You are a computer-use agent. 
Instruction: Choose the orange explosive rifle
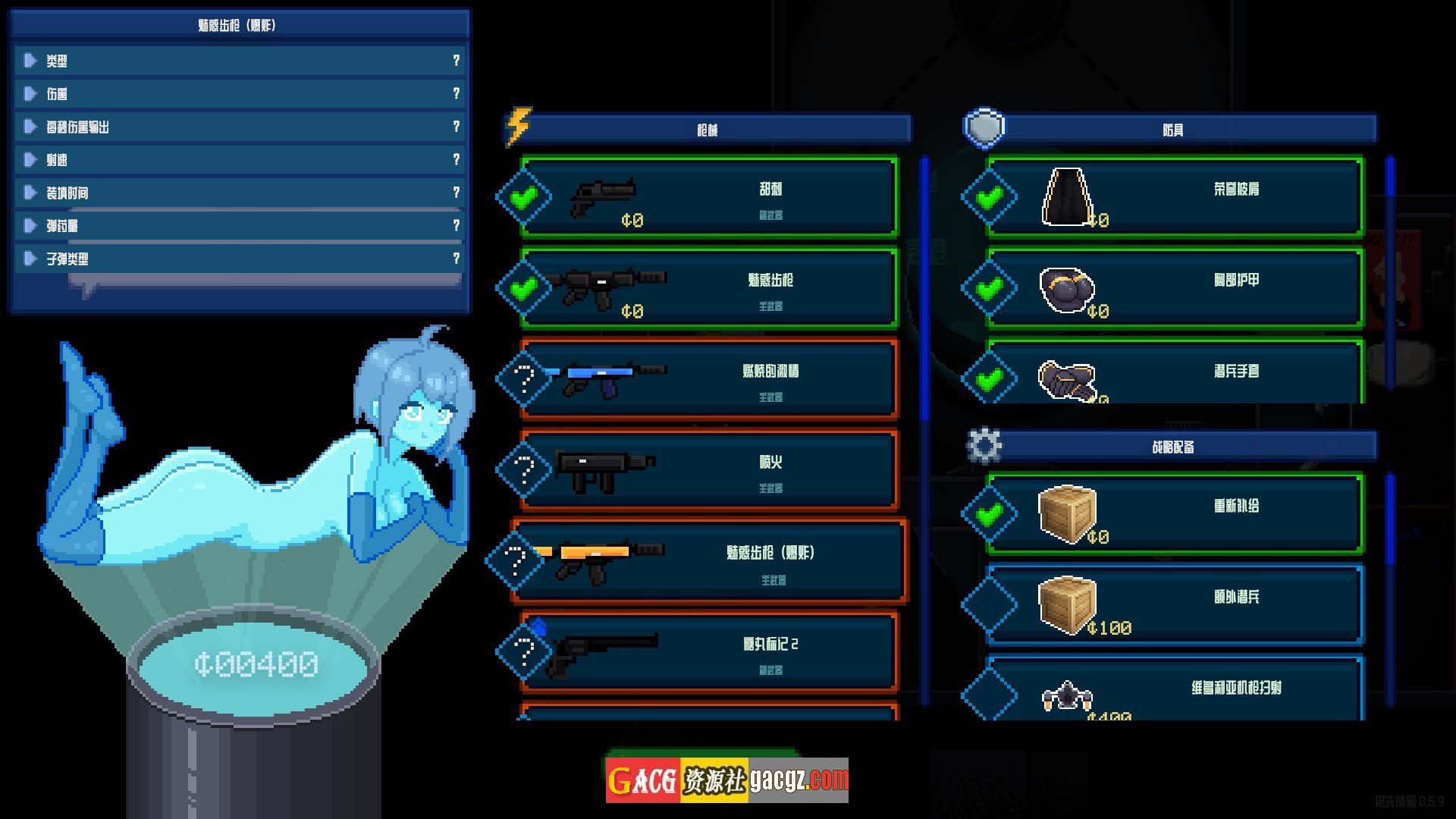(709, 561)
